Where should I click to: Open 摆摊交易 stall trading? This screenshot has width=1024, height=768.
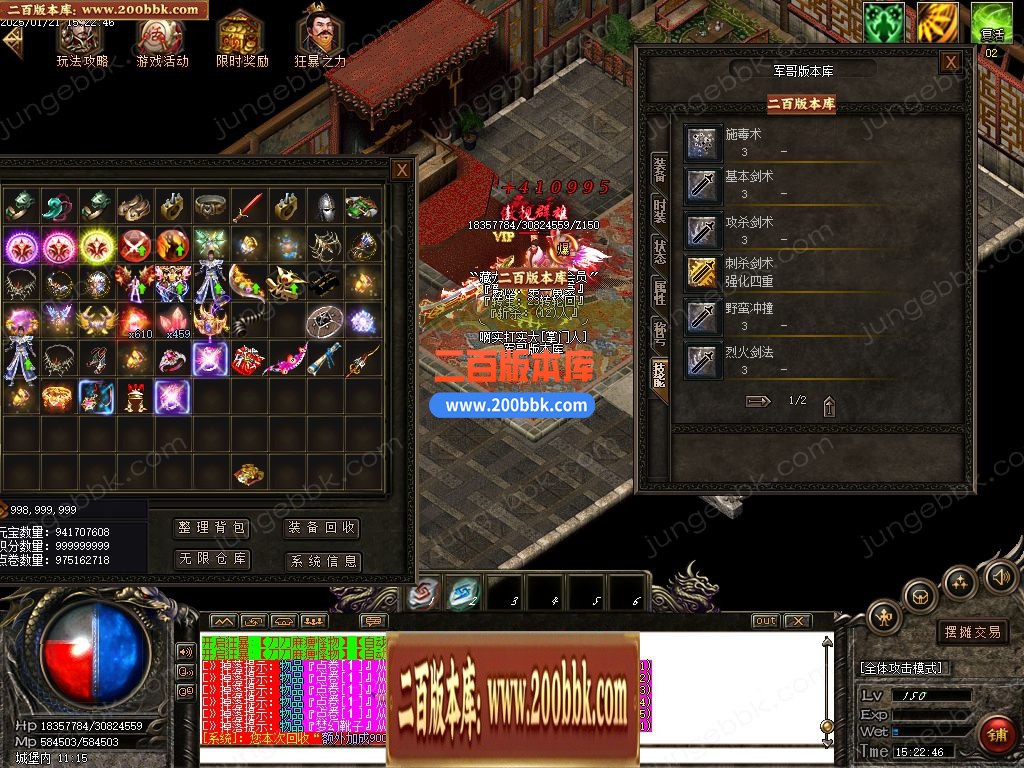coord(972,632)
